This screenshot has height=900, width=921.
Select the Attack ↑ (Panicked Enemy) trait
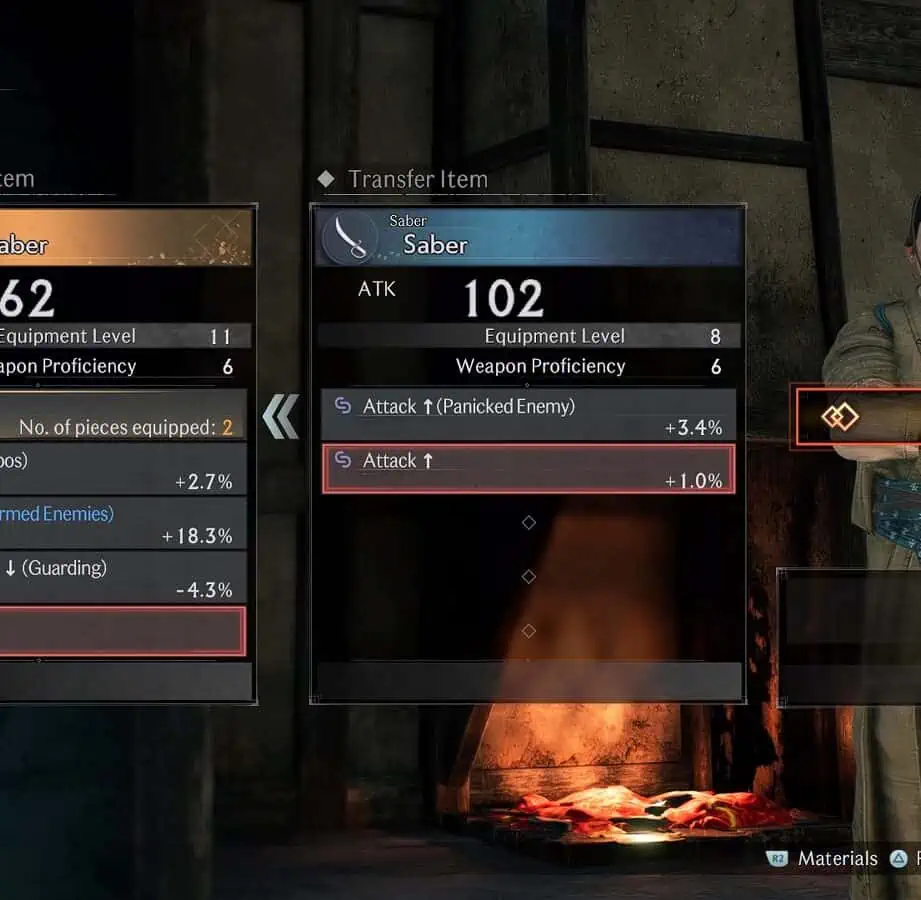pyautogui.click(x=528, y=415)
